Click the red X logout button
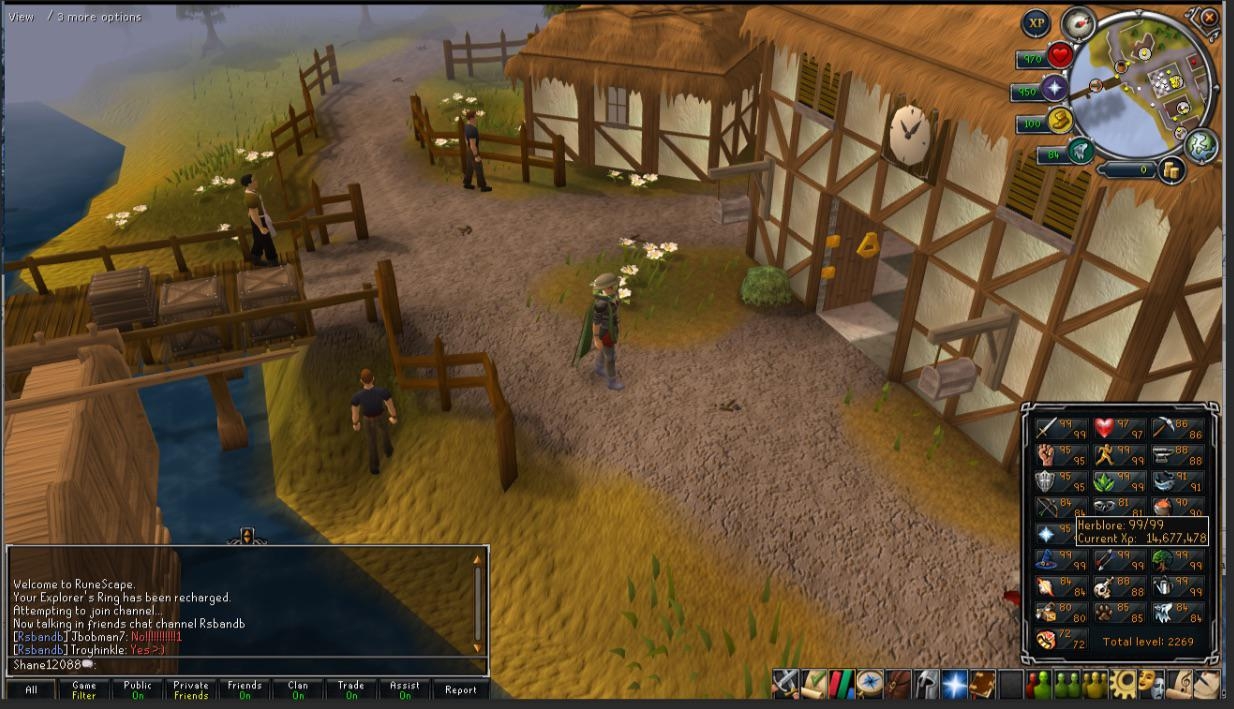 tap(1209, 17)
